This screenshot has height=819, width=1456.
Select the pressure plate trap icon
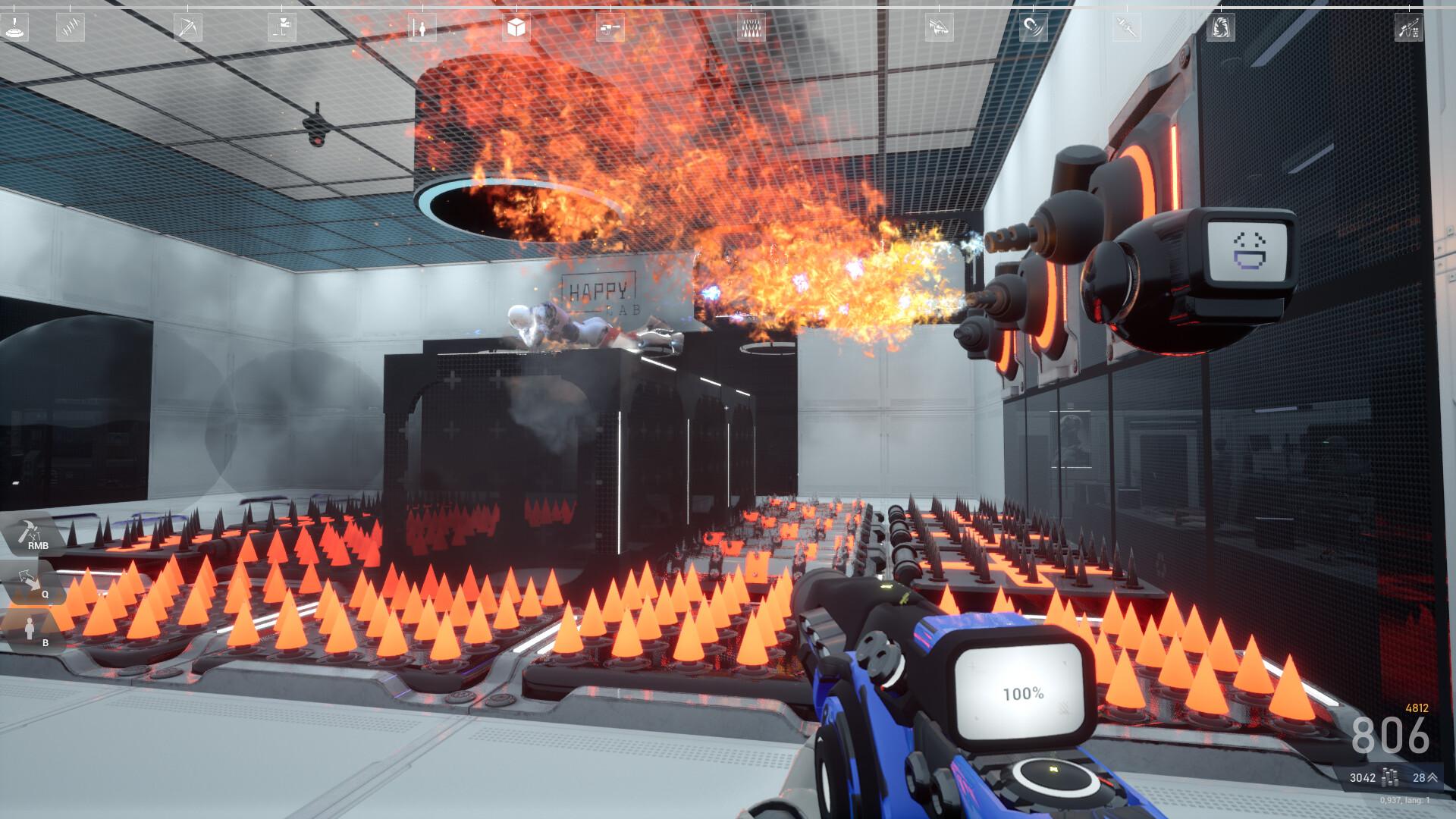(x=15, y=28)
